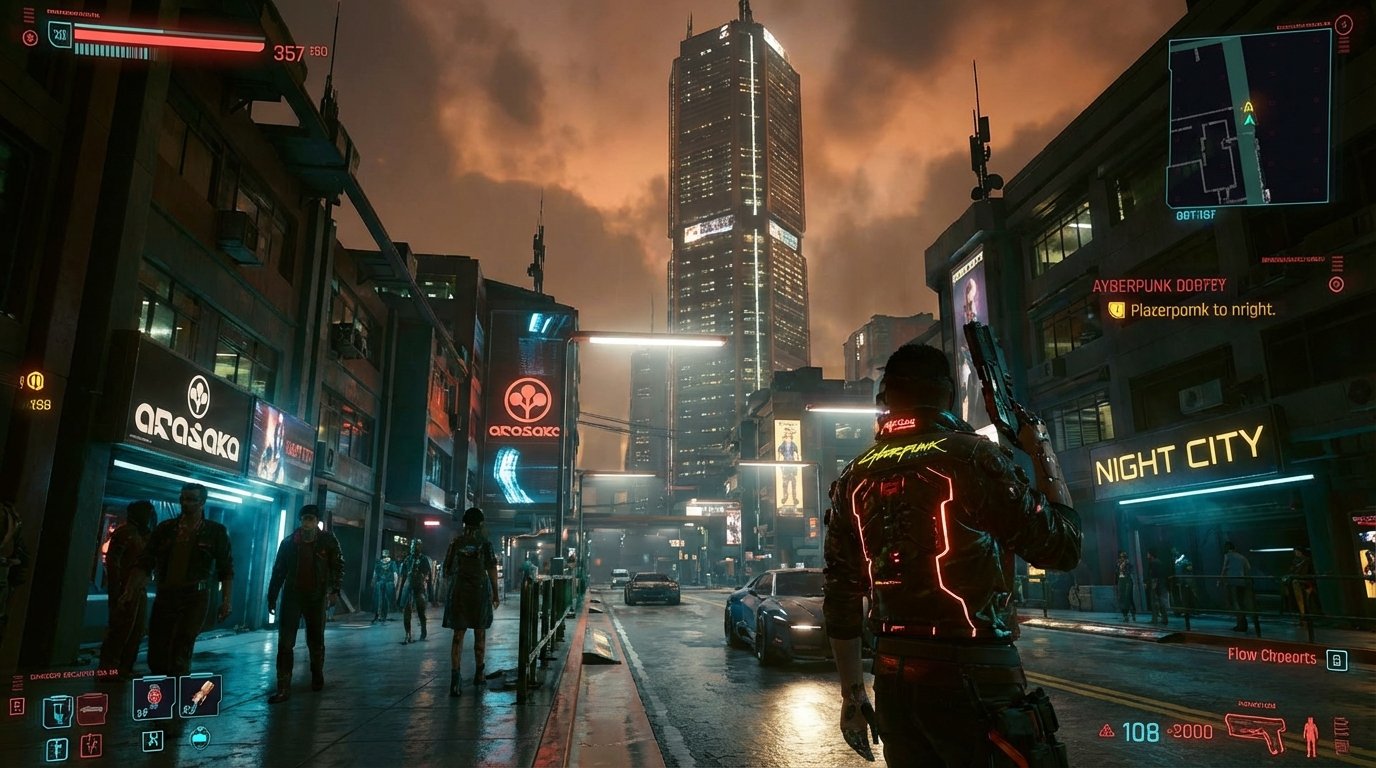Click the level badge next to the health bar

[x=58, y=36]
